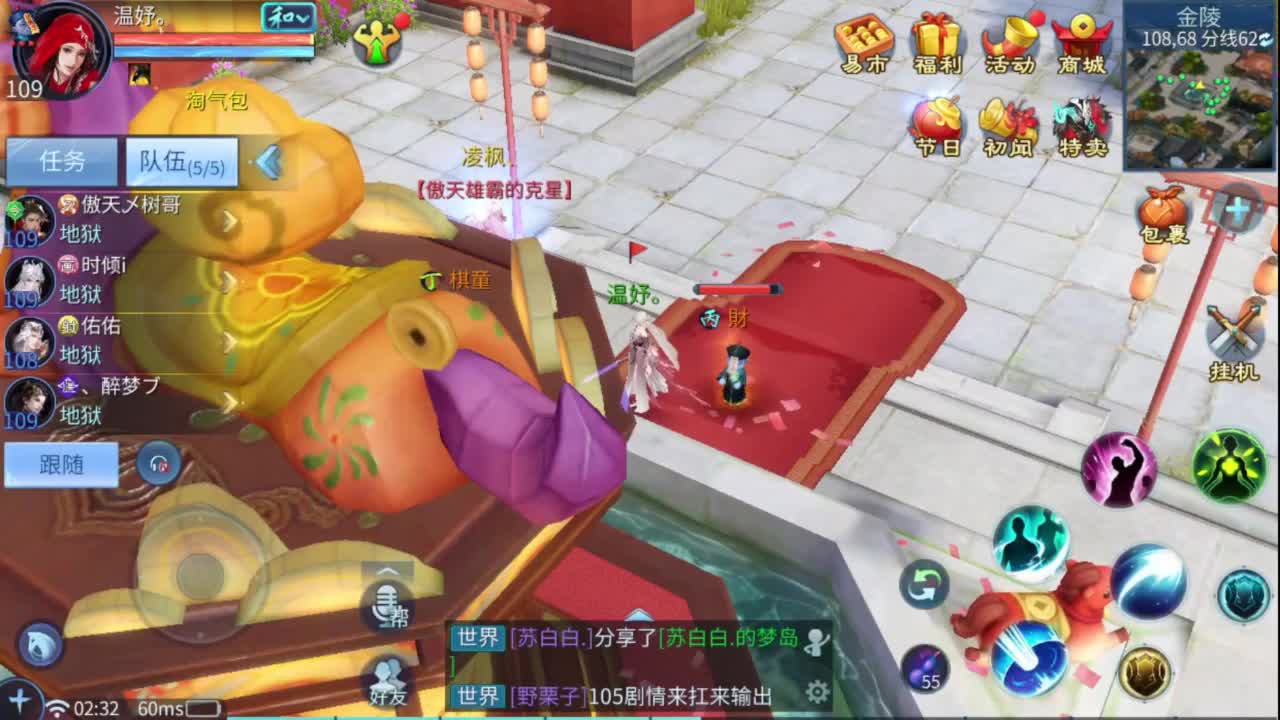The width and height of the screenshot is (1280, 720).
Task: Collapse the team panel with the blue arrow
Action: tap(266, 160)
